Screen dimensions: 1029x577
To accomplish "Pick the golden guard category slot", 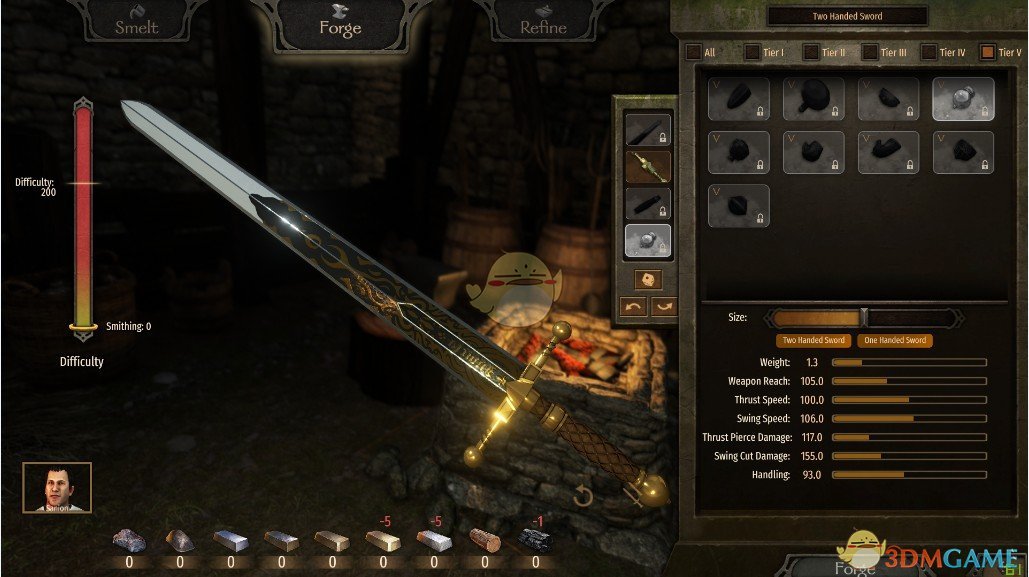I will point(648,167).
